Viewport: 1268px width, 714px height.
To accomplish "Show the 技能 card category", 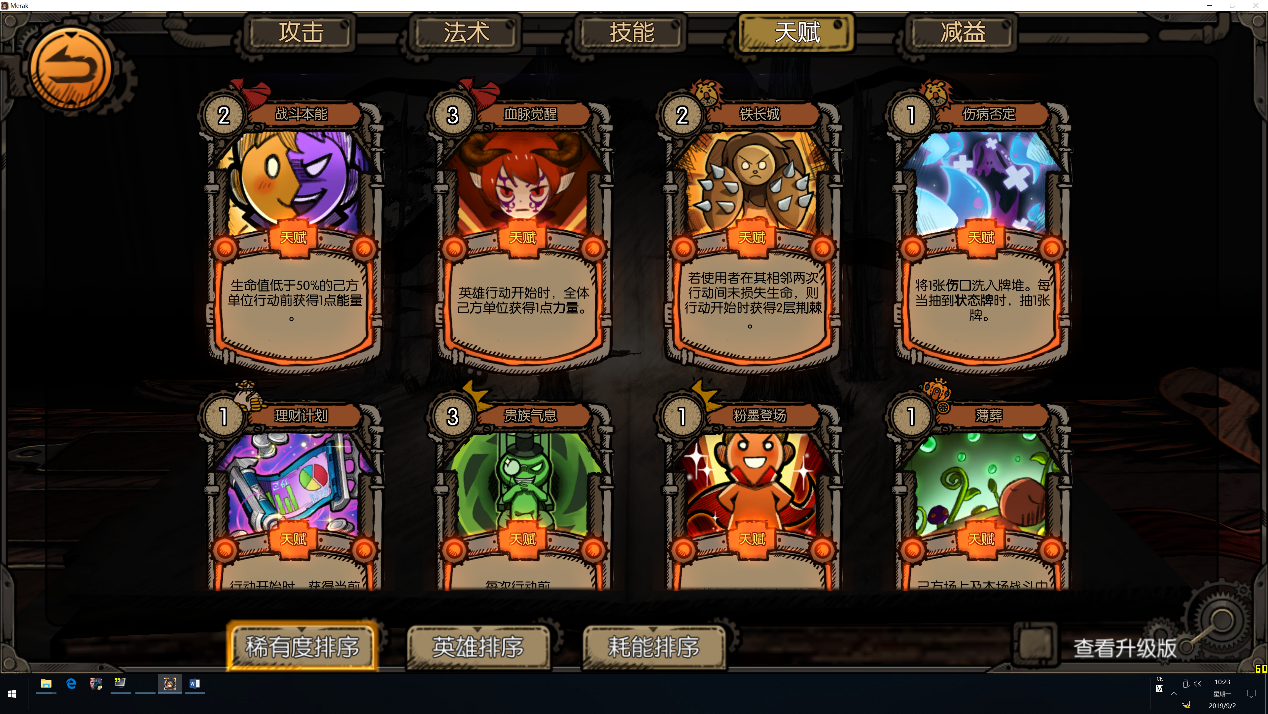I will click(632, 32).
